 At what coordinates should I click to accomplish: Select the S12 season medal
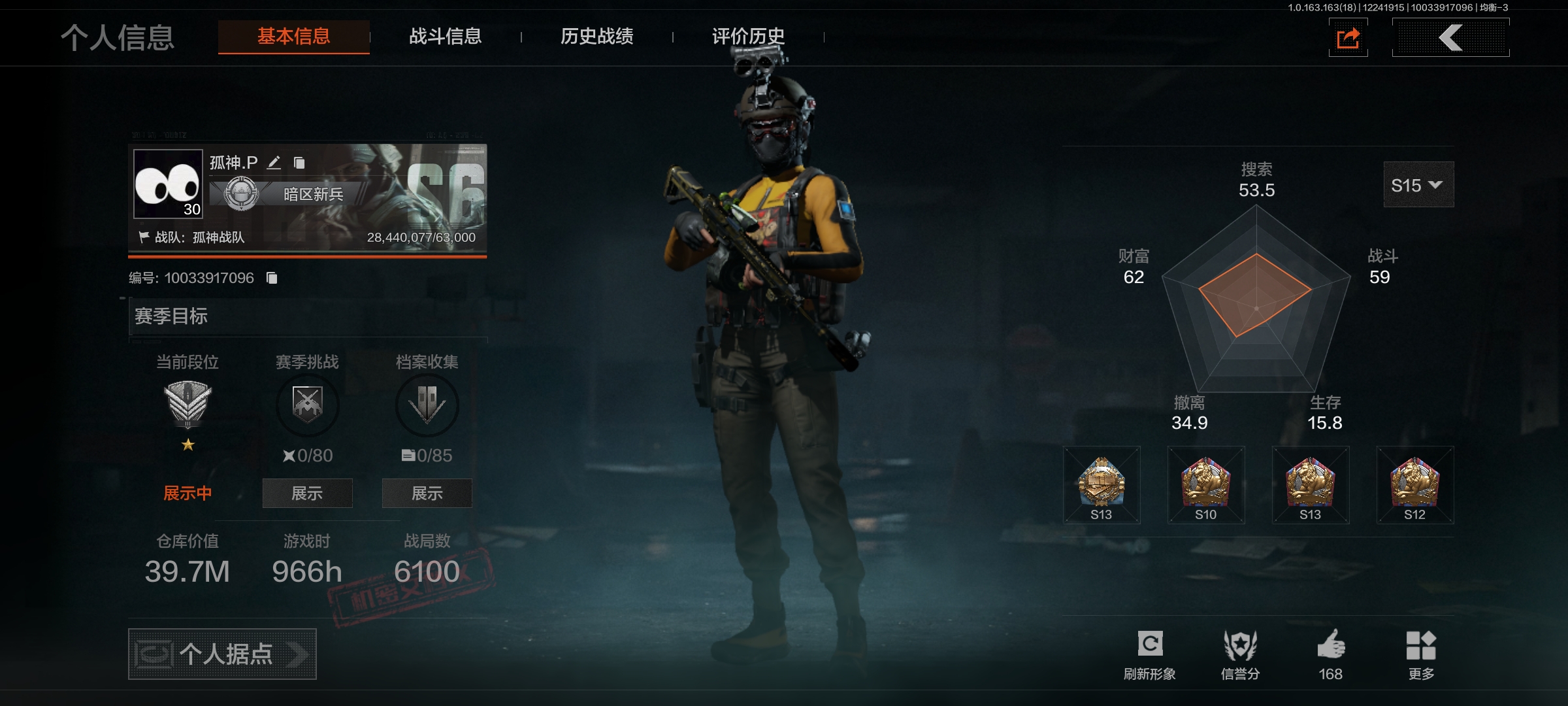1414,484
